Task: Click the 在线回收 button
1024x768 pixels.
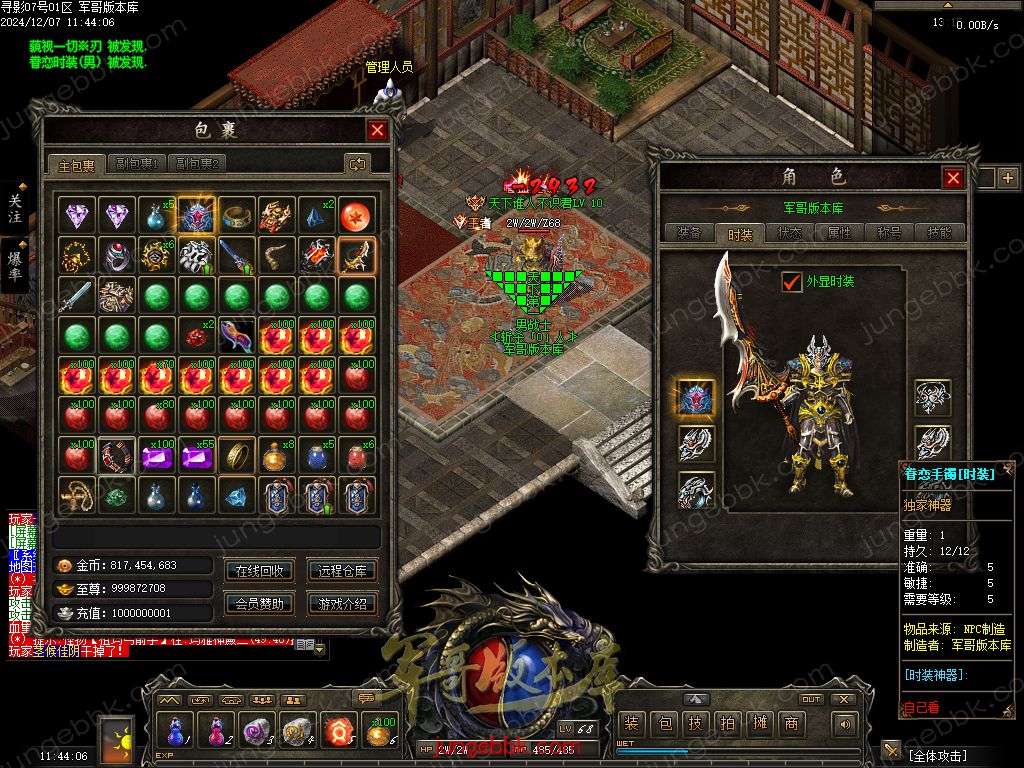Action: point(259,571)
